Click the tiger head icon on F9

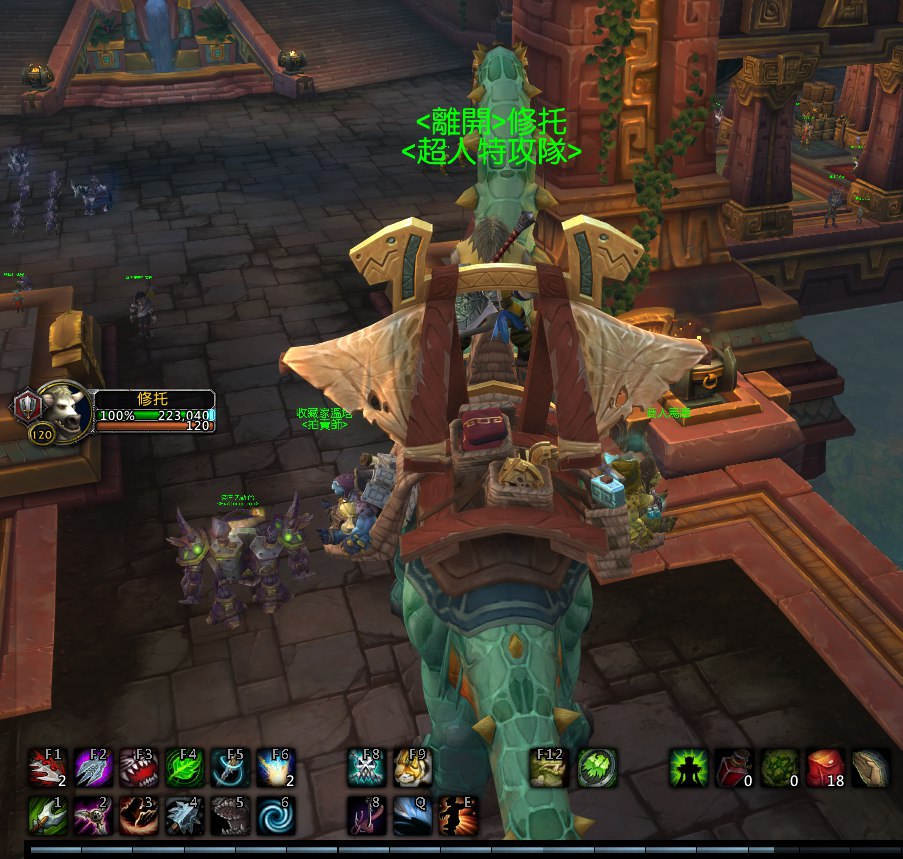[413, 768]
